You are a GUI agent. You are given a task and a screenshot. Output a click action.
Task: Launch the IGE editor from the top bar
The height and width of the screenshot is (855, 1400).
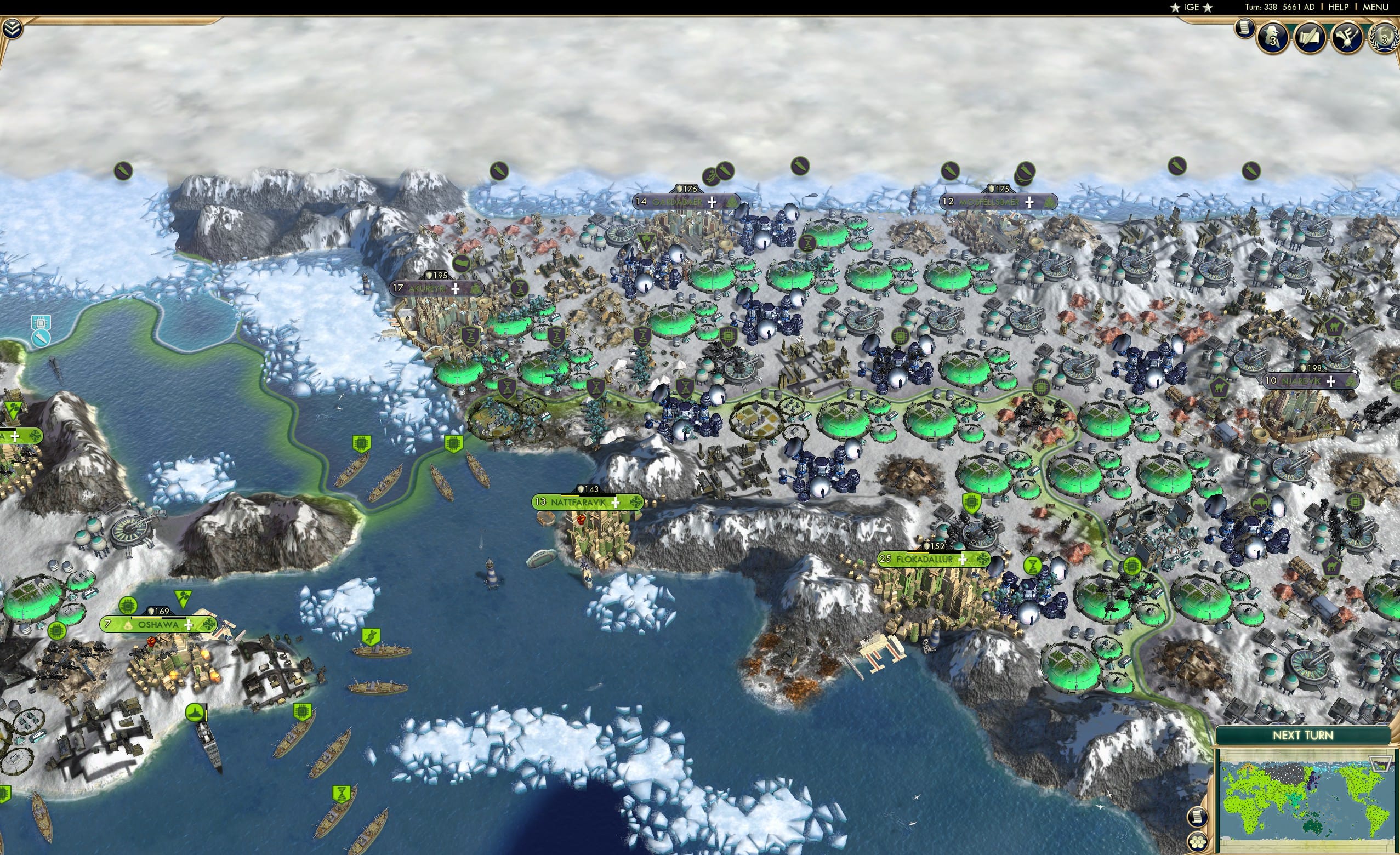(x=1191, y=7)
